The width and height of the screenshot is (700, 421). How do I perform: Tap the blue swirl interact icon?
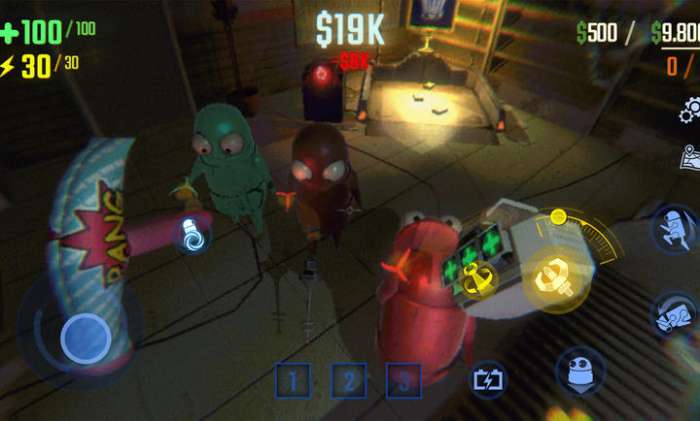click(193, 234)
